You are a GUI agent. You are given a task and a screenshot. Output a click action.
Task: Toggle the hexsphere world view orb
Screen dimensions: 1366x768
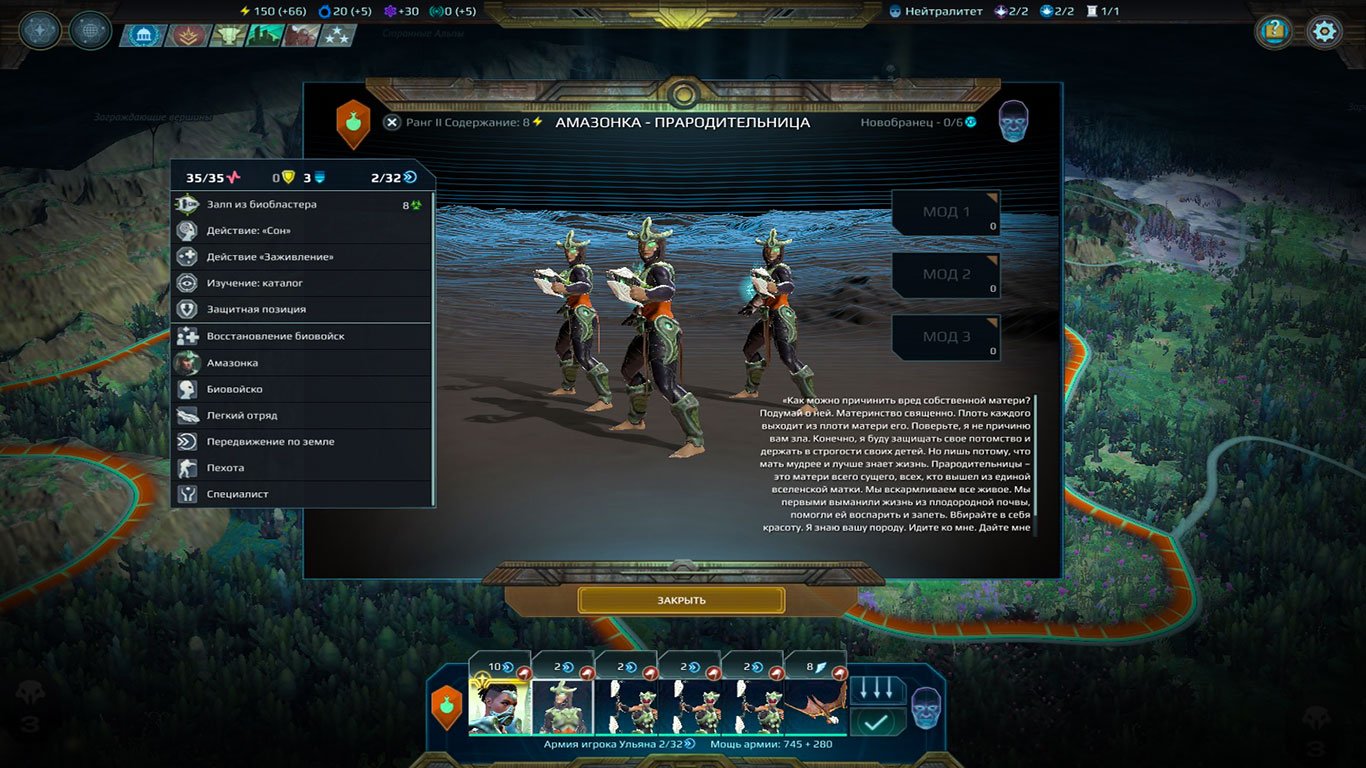point(89,30)
